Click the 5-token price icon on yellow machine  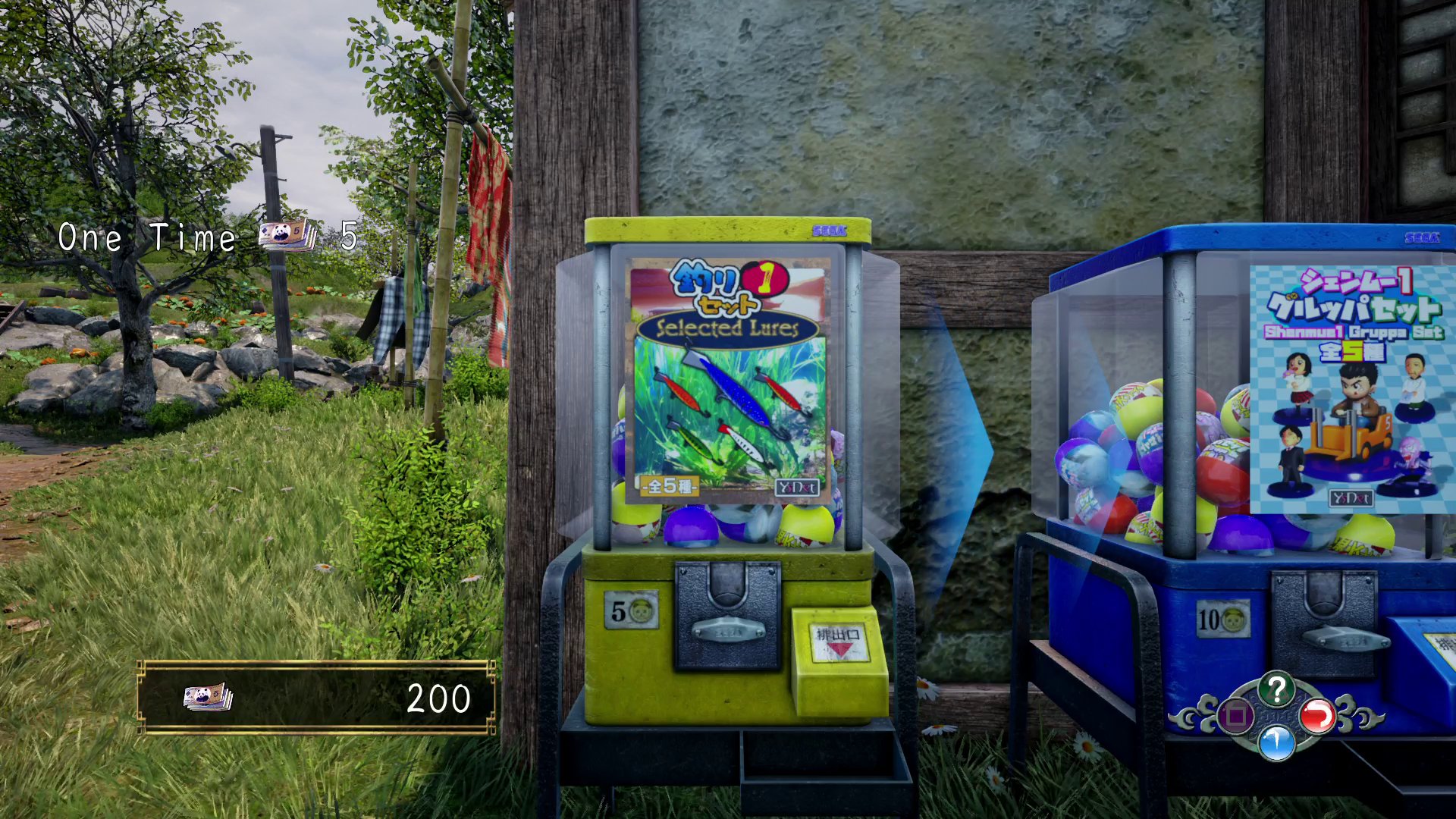click(x=631, y=609)
